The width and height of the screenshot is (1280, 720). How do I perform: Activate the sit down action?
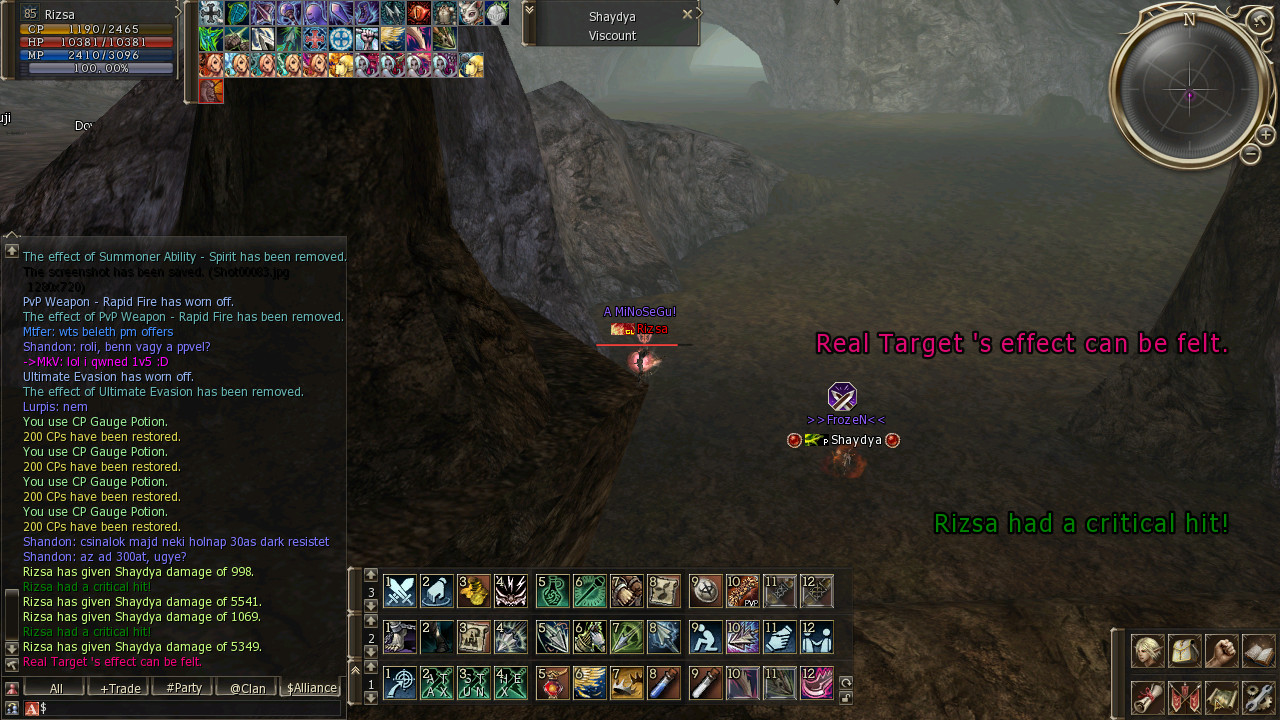[706, 637]
